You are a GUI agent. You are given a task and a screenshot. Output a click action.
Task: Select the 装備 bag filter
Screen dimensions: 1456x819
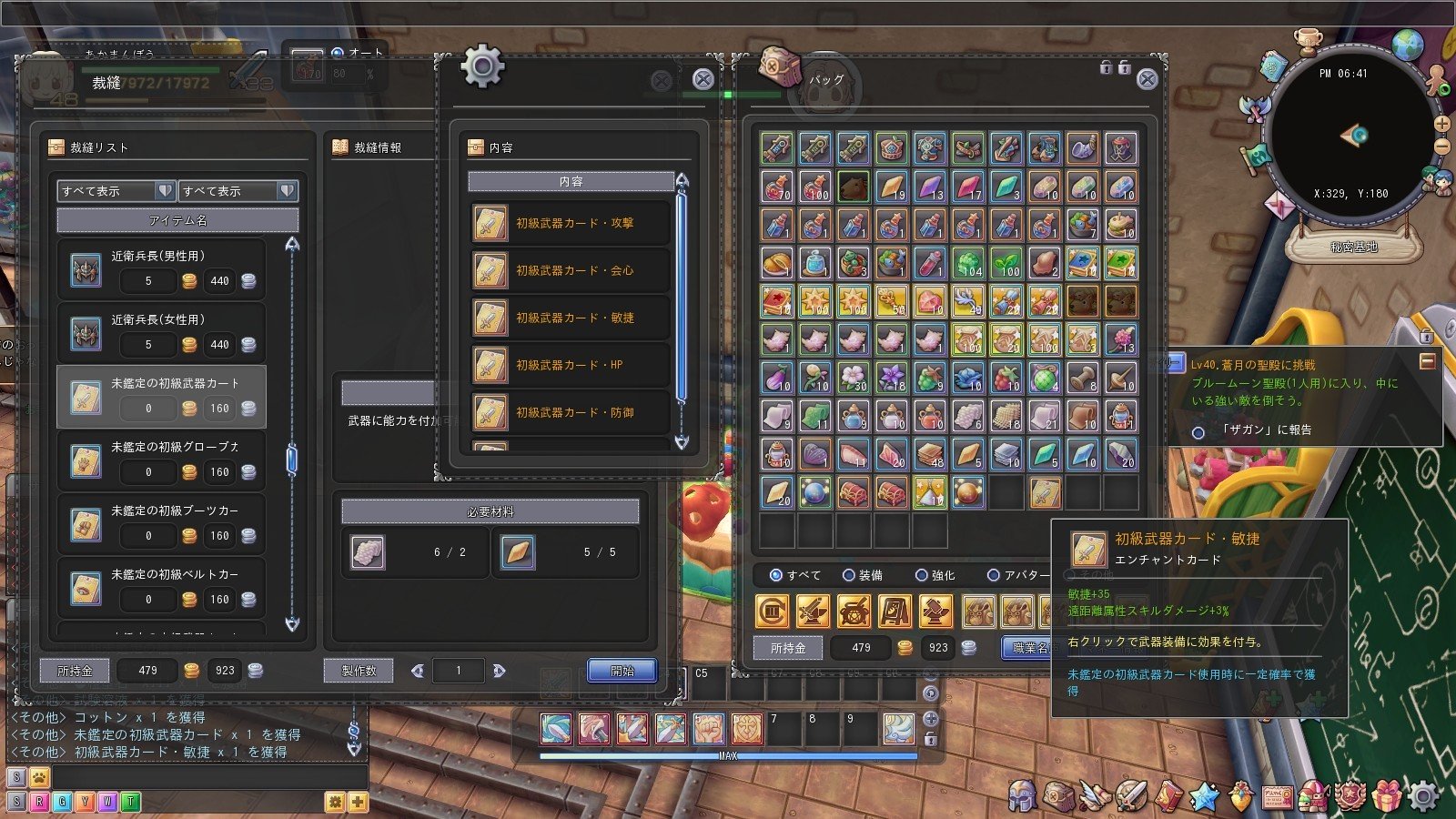849,575
